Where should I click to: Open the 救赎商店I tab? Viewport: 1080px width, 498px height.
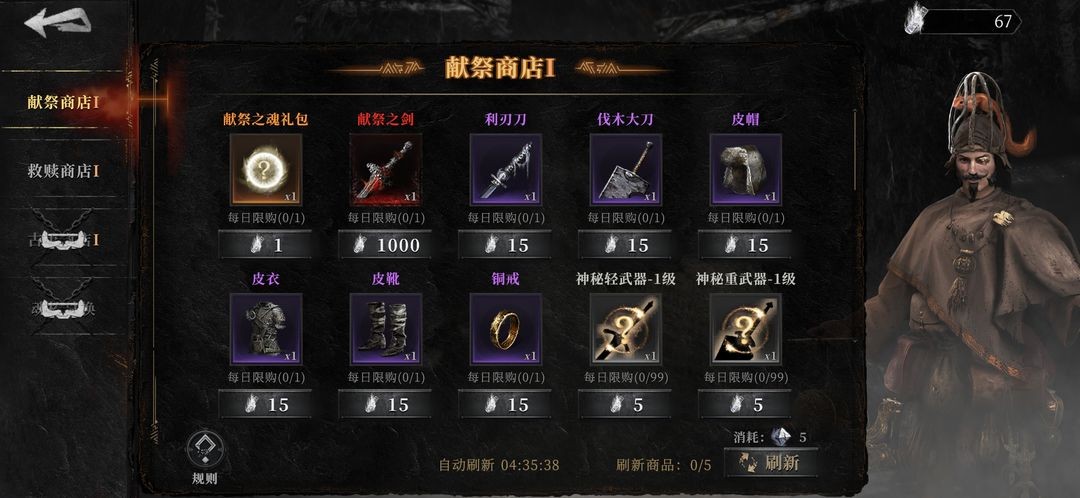click(x=64, y=171)
